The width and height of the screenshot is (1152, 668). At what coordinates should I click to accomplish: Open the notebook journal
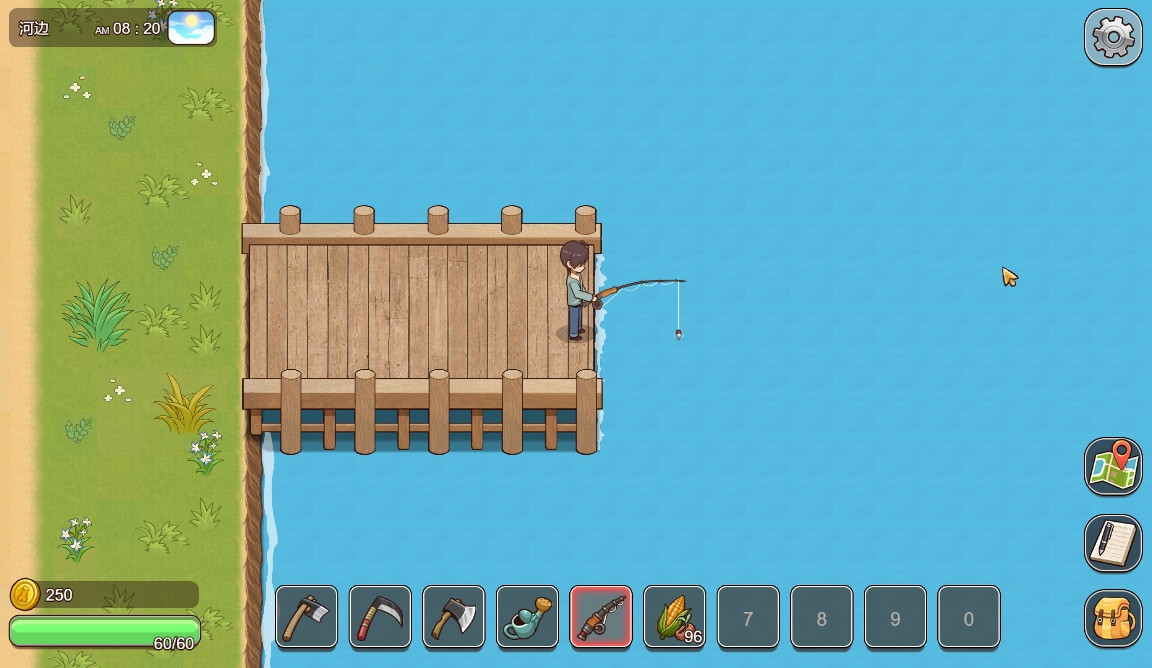pos(1113,543)
